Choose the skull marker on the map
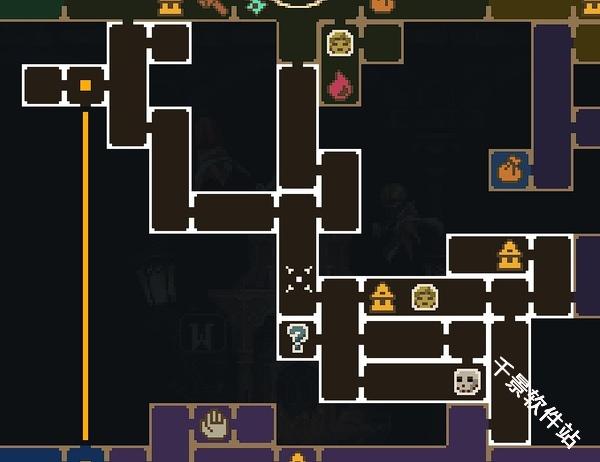The height and width of the screenshot is (462, 600). (467, 381)
